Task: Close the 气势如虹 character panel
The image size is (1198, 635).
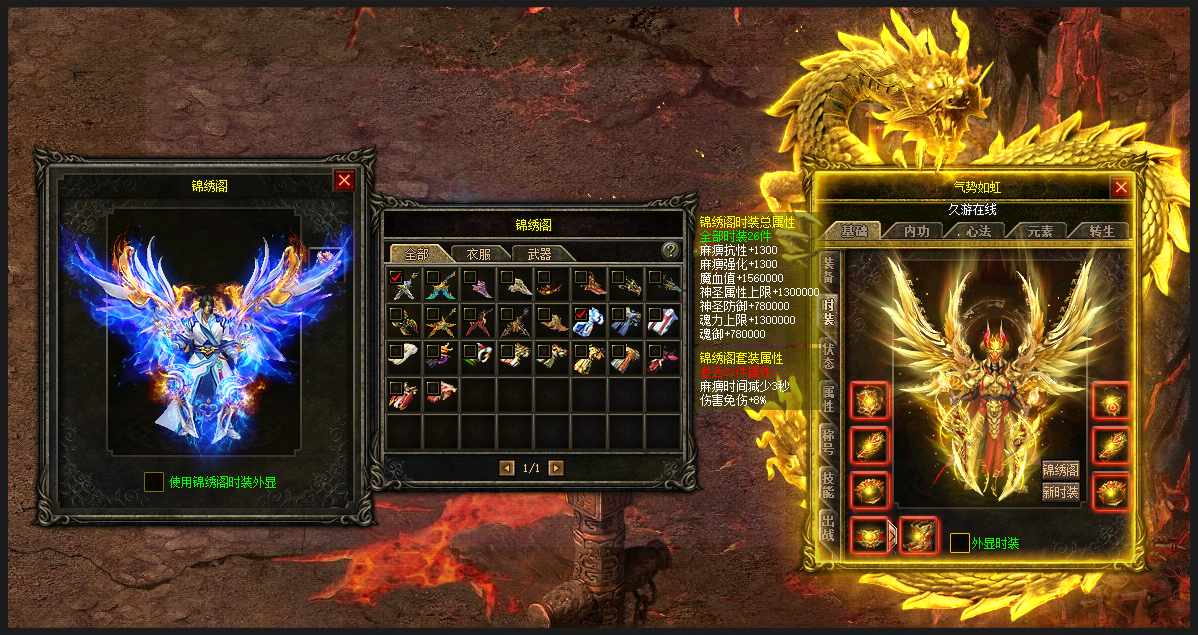Action: click(1121, 187)
